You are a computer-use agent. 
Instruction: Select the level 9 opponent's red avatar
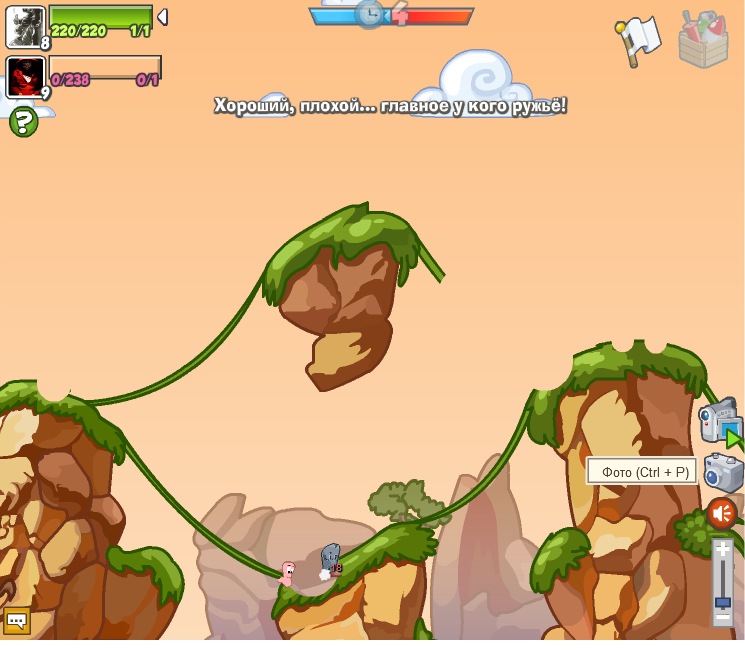coord(25,77)
